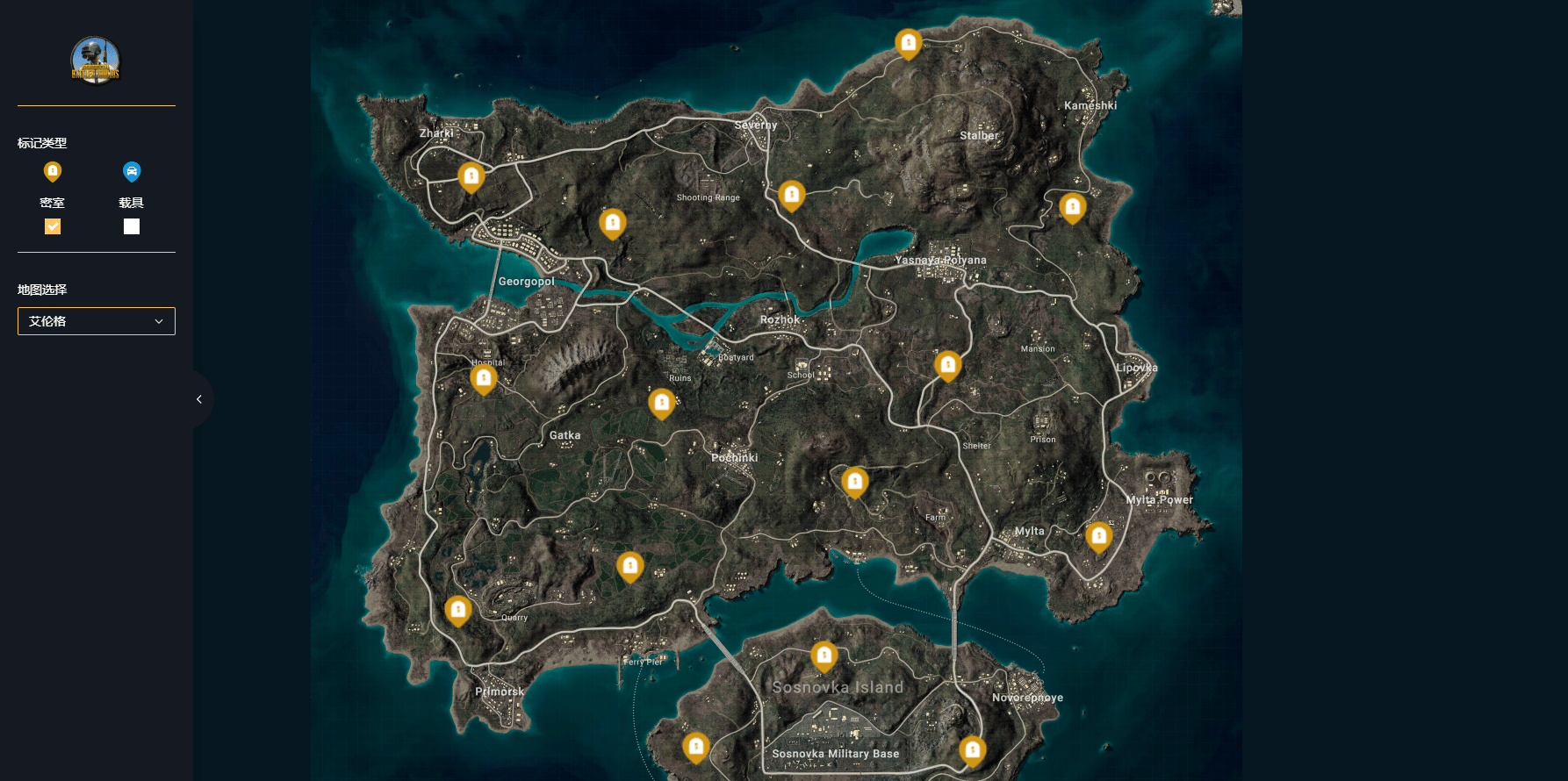The width and height of the screenshot is (1568, 781).
Task: Click the secret room marker near Georgopol
Action: [471, 177]
